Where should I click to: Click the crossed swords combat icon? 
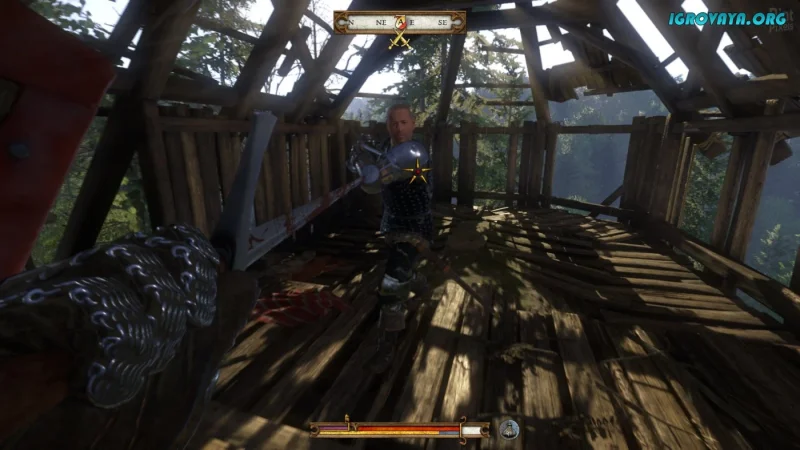pyautogui.click(x=400, y=39)
